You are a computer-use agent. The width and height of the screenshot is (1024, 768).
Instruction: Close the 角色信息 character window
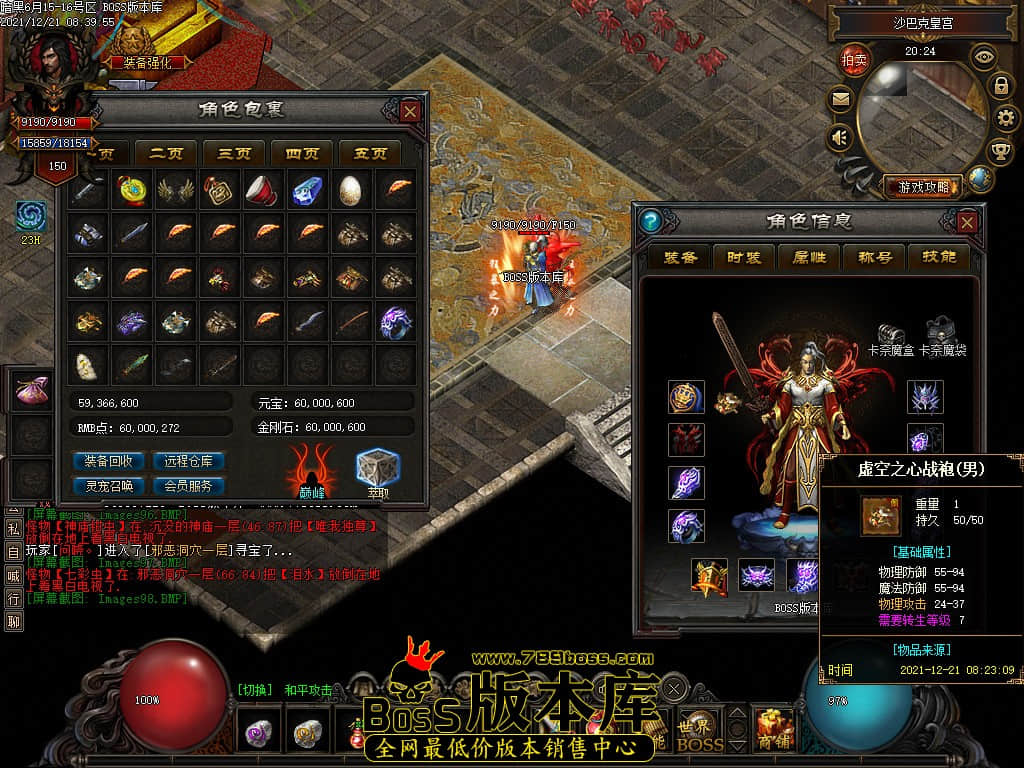[x=967, y=222]
